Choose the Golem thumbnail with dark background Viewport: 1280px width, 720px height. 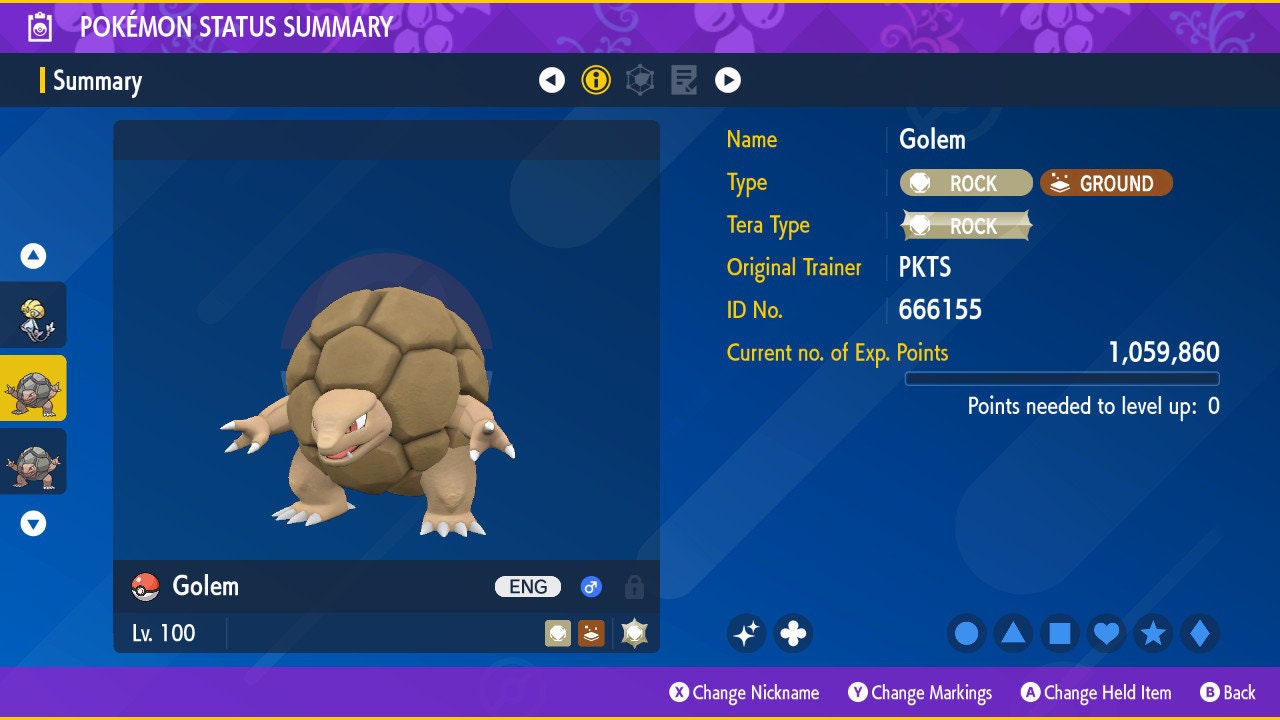[33, 461]
